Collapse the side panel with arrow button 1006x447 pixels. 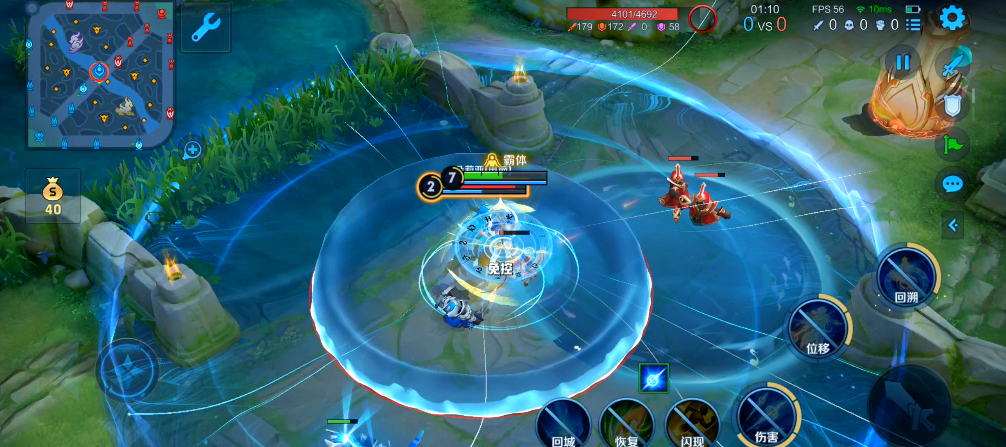953,226
